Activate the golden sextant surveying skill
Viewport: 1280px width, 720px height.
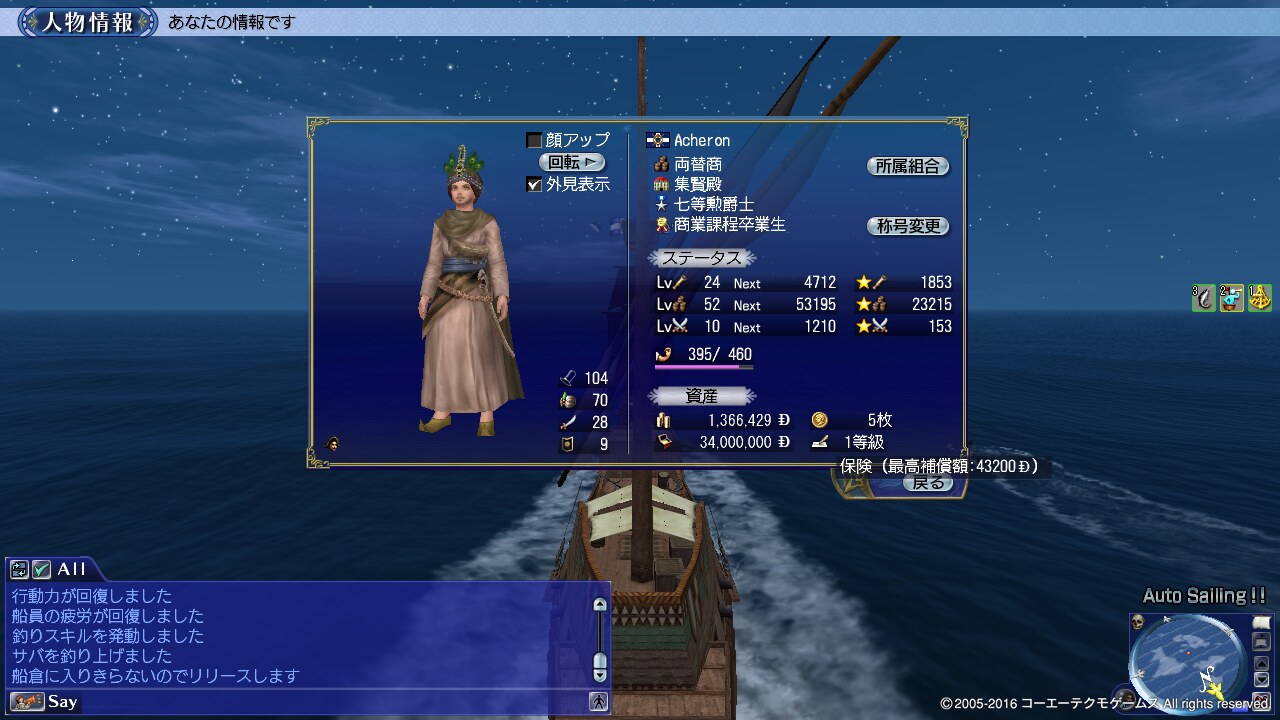point(1259,297)
